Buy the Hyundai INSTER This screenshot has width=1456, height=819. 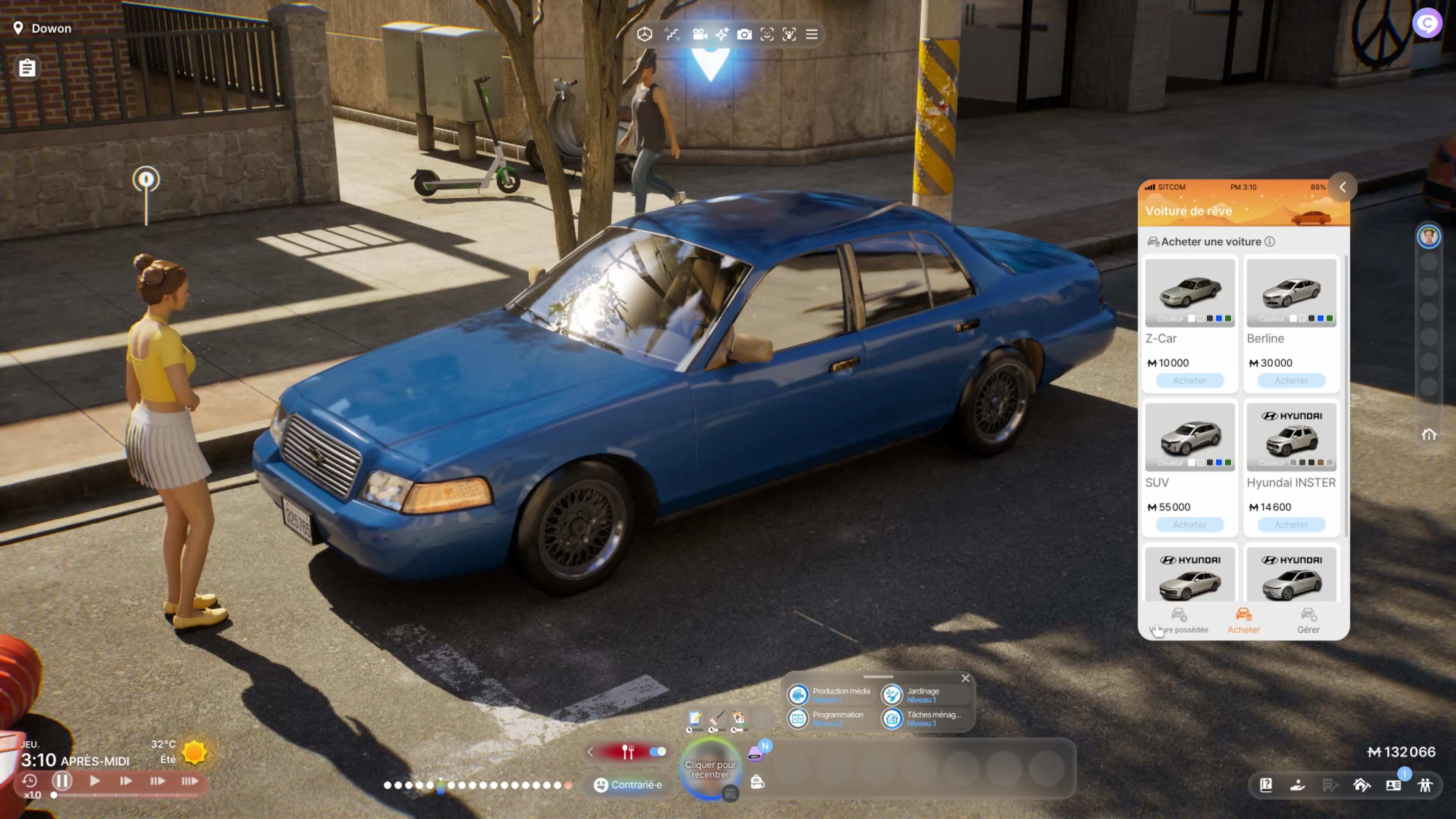pyautogui.click(x=1291, y=525)
